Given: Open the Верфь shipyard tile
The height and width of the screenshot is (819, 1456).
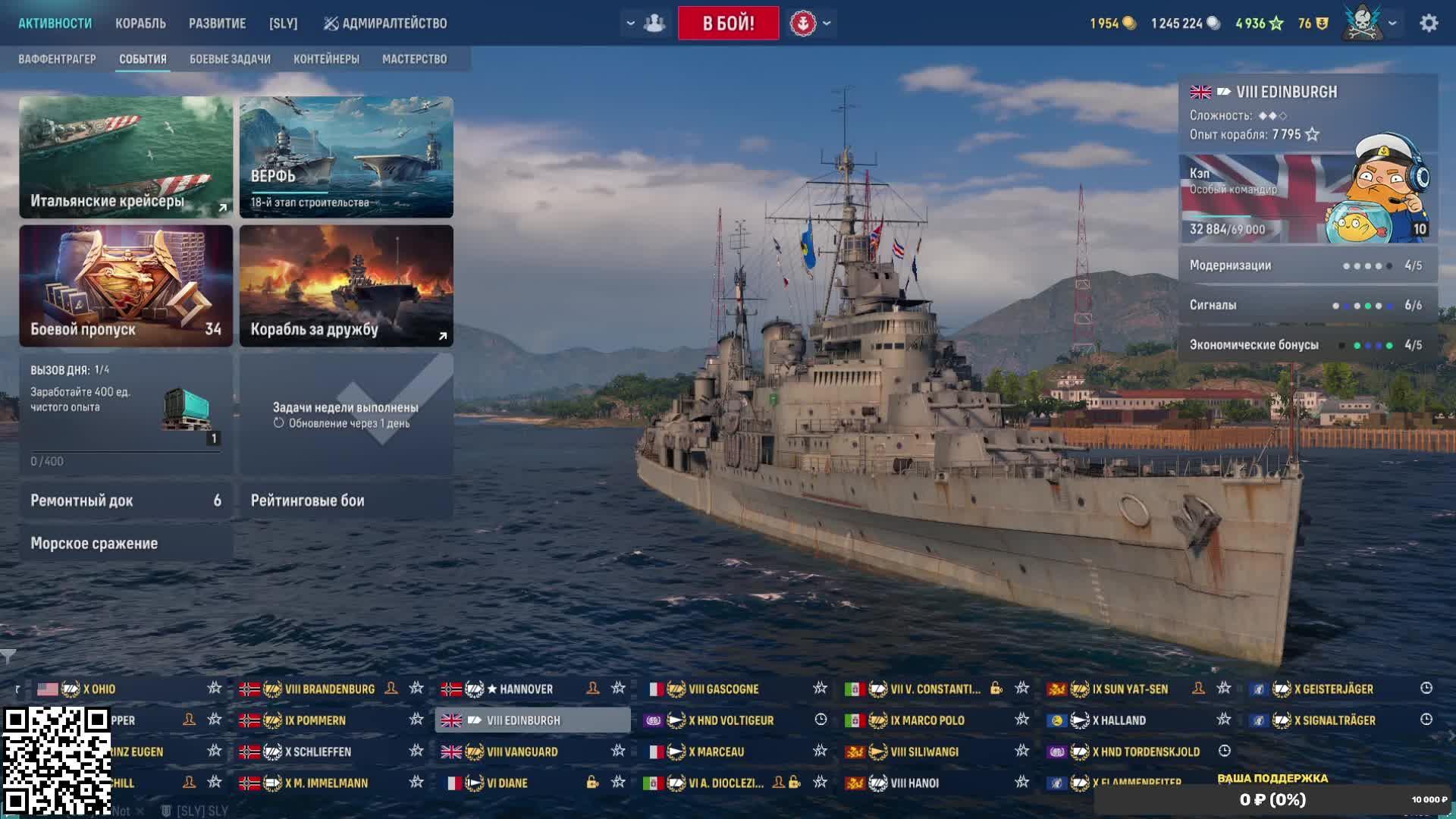Looking at the screenshot, I should click(347, 157).
